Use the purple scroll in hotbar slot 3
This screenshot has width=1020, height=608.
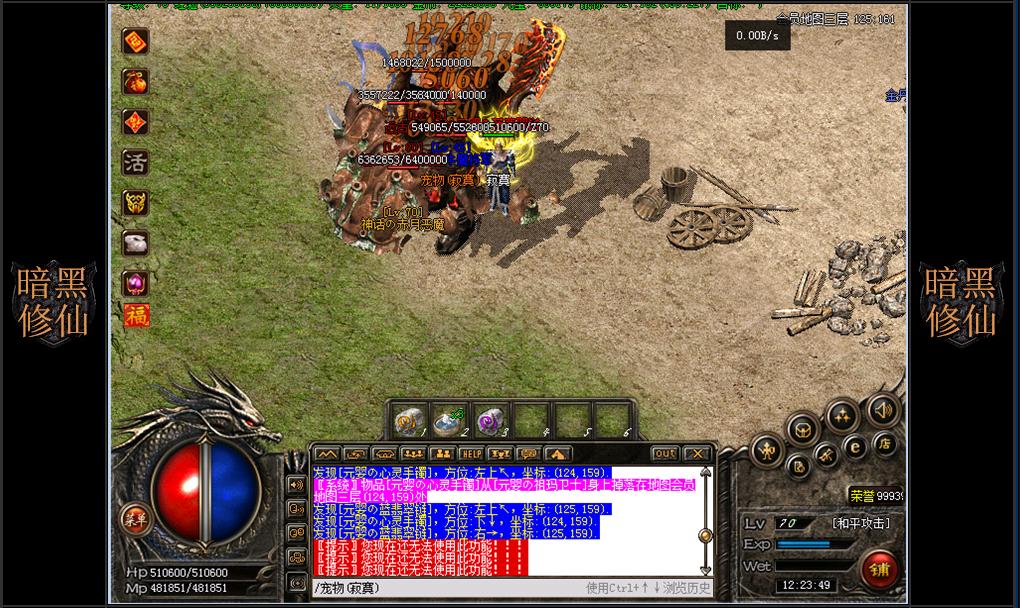point(489,421)
